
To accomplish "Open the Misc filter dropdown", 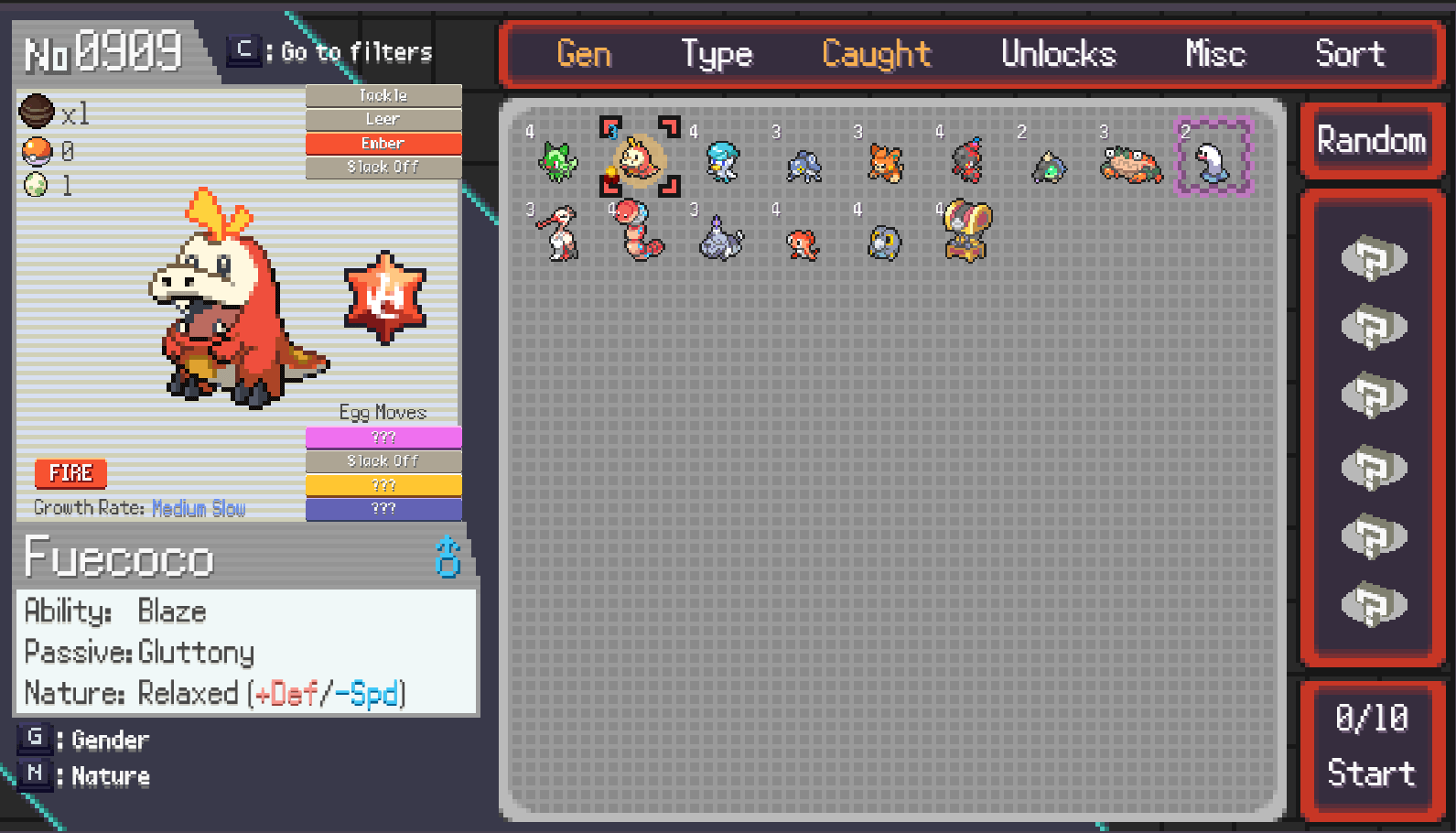I will pyautogui.click(x=1214, y=54).
